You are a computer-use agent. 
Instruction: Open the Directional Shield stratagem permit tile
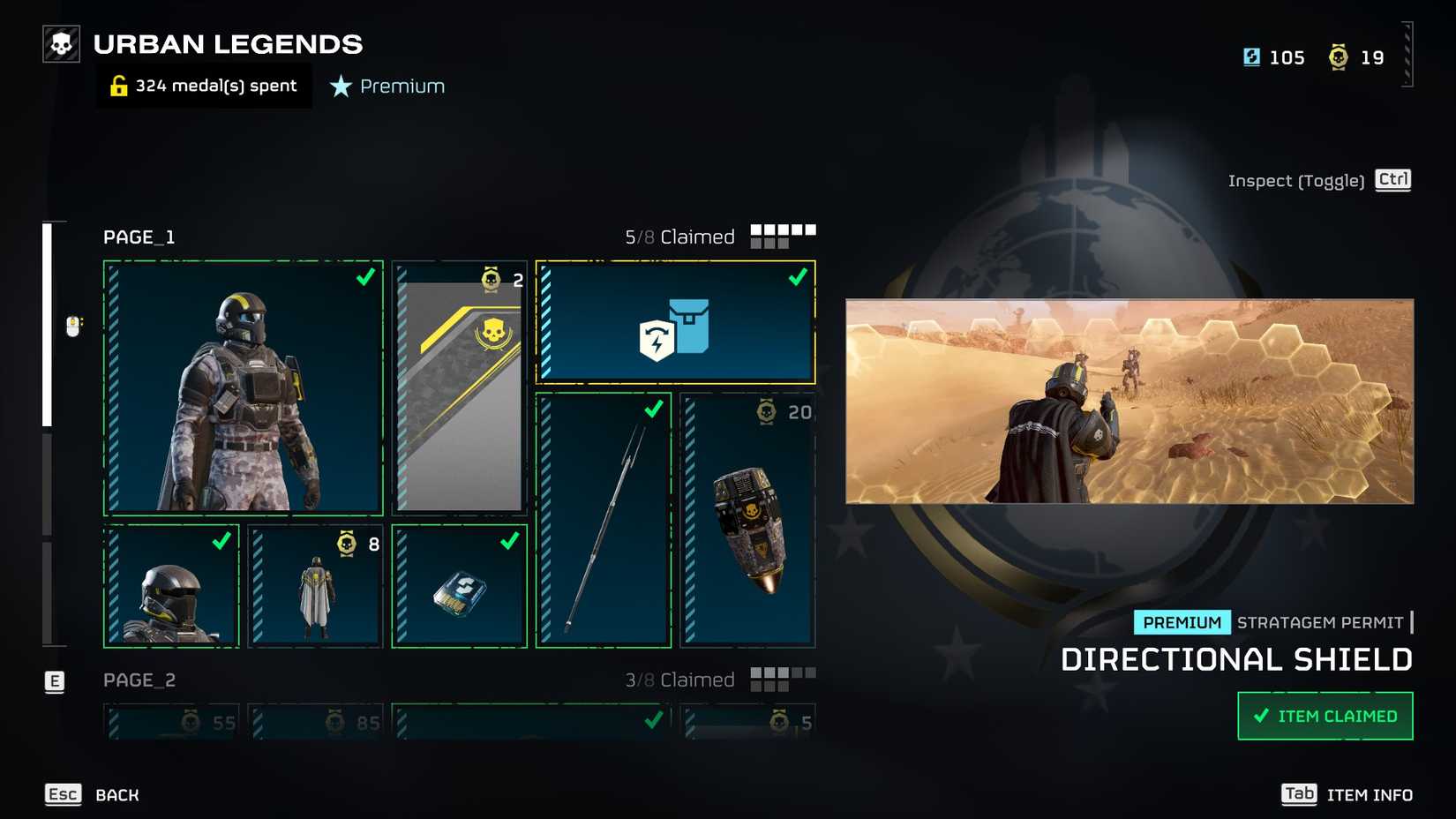[676, 323]
